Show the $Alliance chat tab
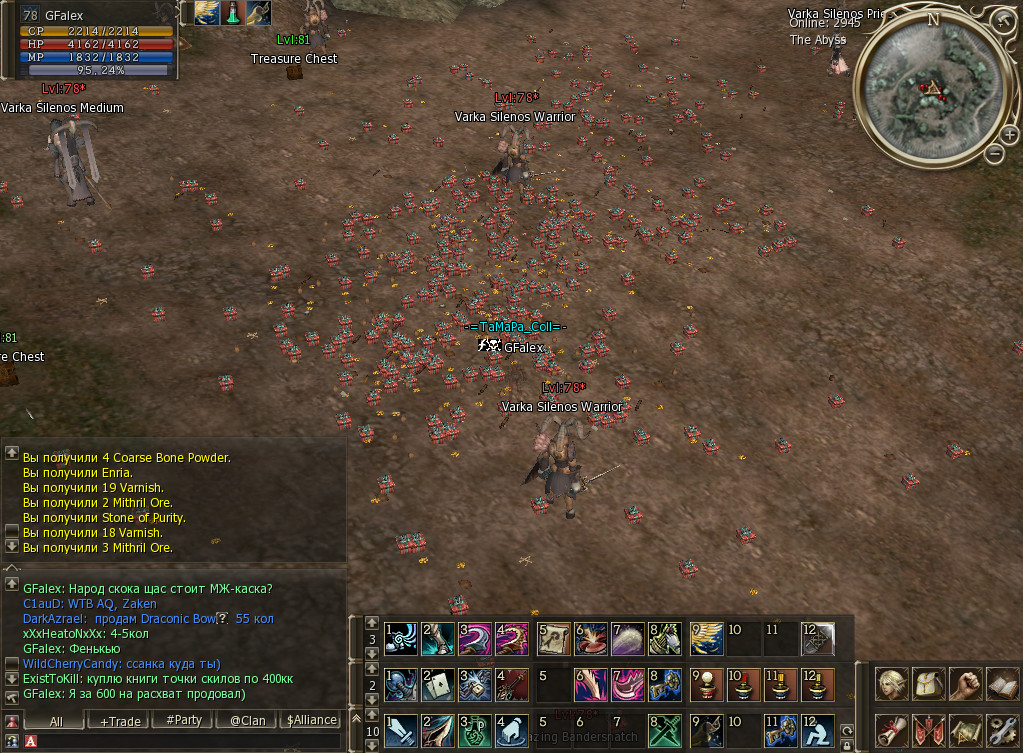The width and height of the screenshot is (1024, 753). click(311, 720)
